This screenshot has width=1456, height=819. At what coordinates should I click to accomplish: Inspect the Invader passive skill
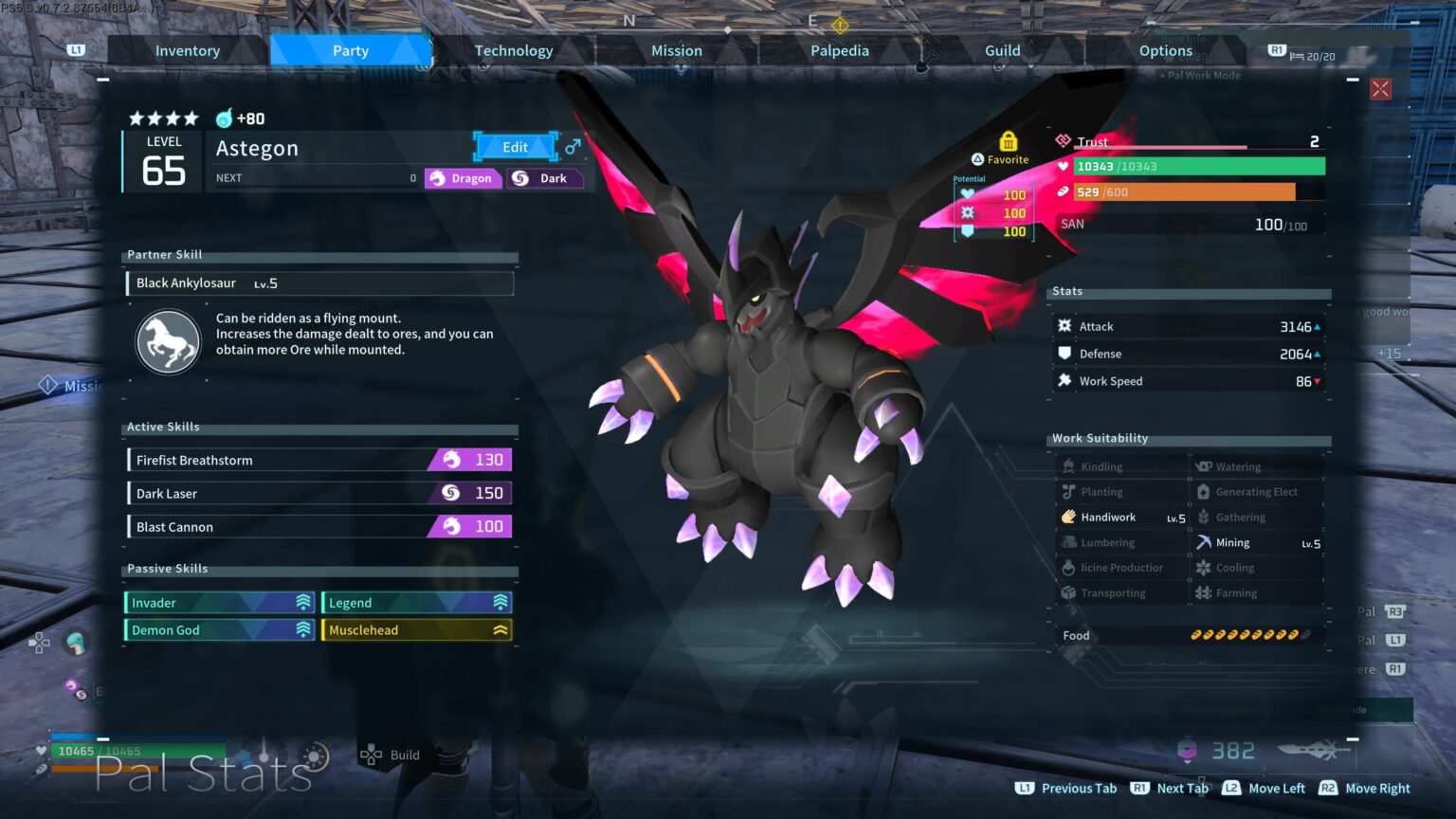pyautogui.click(x=219, y=603)
